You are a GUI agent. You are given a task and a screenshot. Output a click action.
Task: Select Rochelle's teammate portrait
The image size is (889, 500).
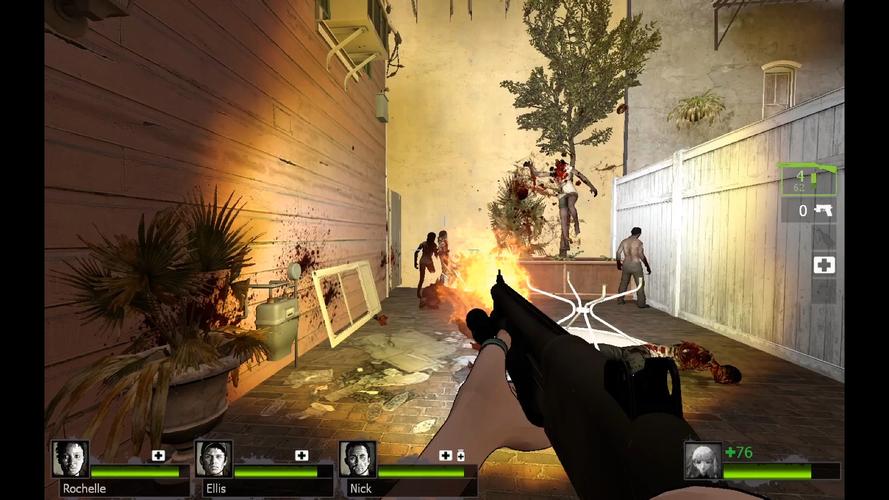pyautogui.click(x=70, y=459)
